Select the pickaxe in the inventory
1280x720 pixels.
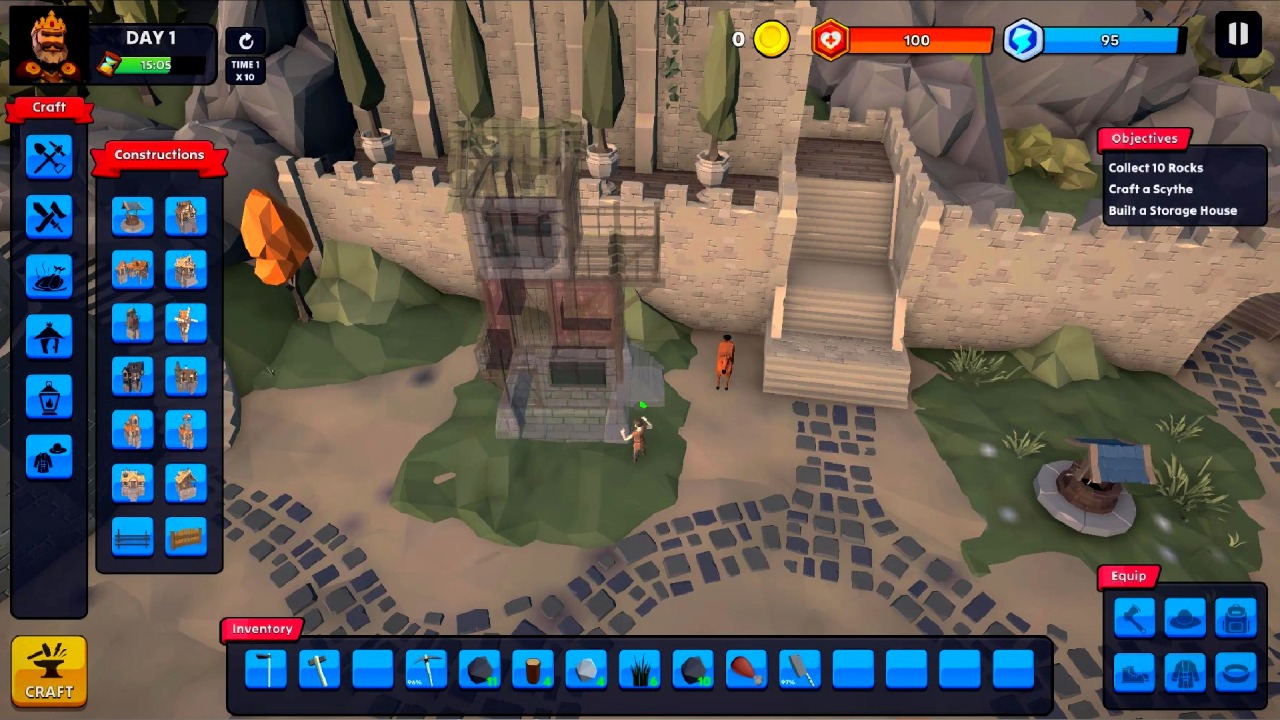426,670
